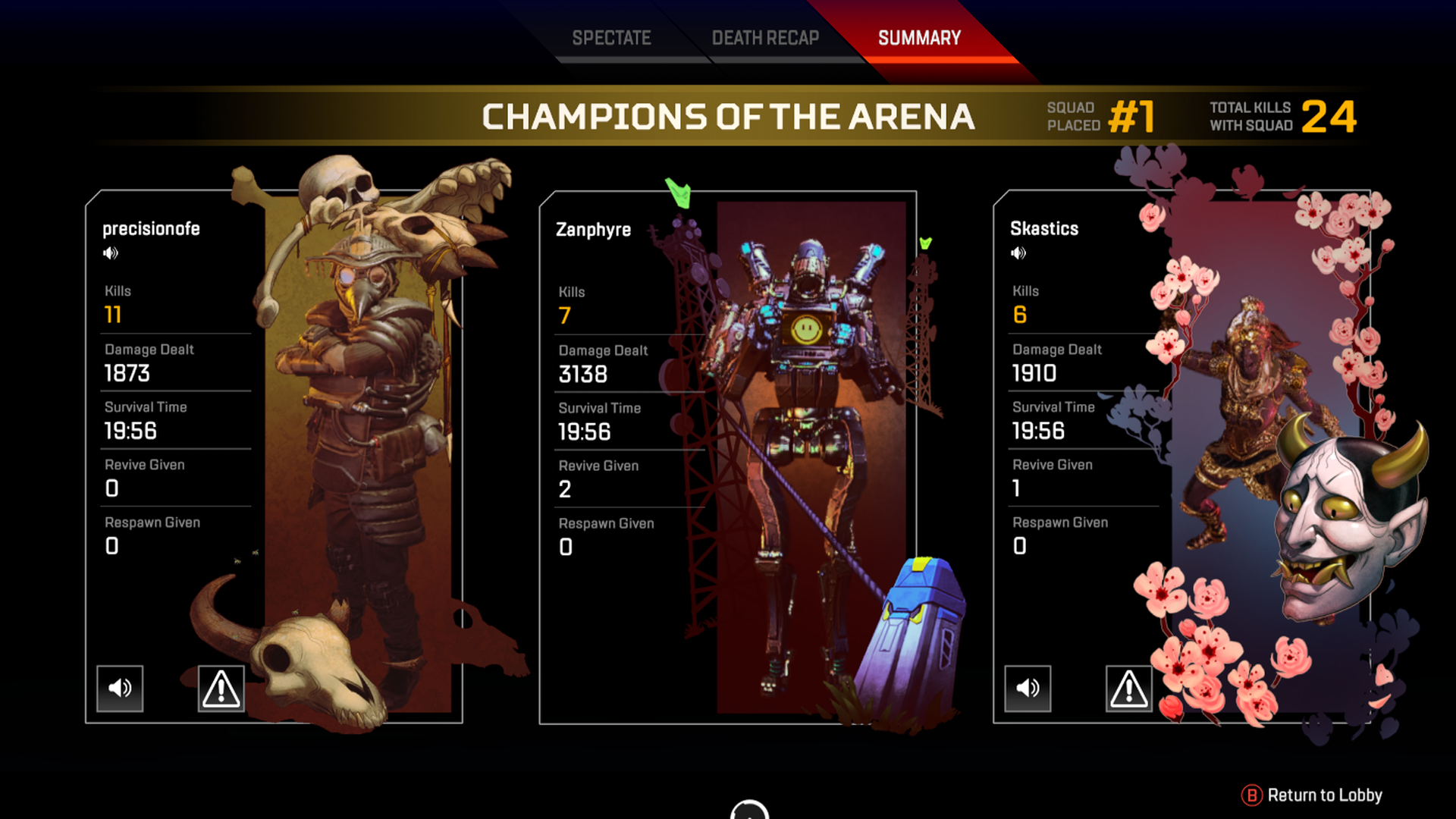The image size is (1456, 819).
Task: Toggle Skastics' voice chat speaker button
Action: (1028, 689)
